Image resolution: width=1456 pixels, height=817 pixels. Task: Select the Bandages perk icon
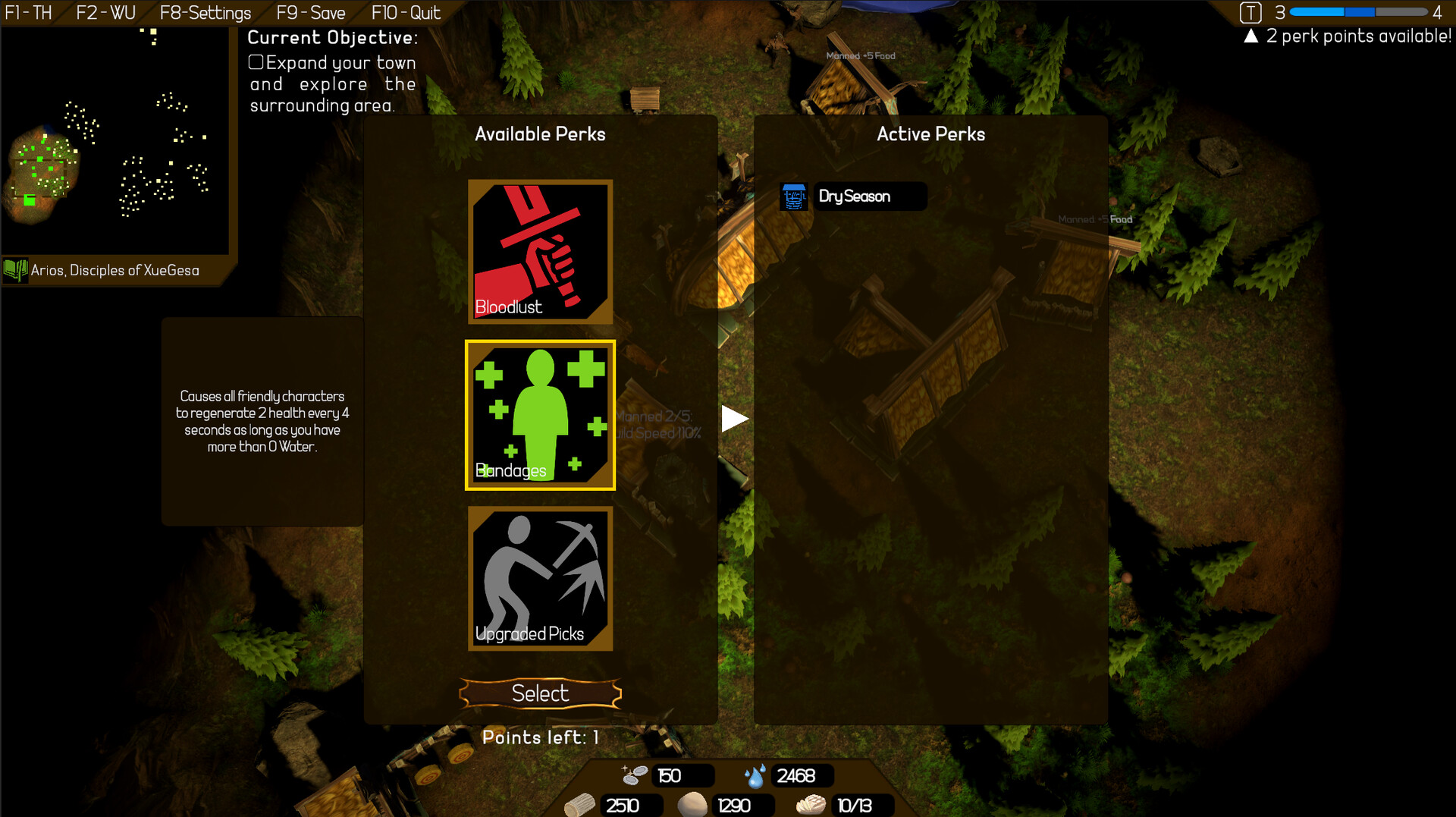(540, 414)
